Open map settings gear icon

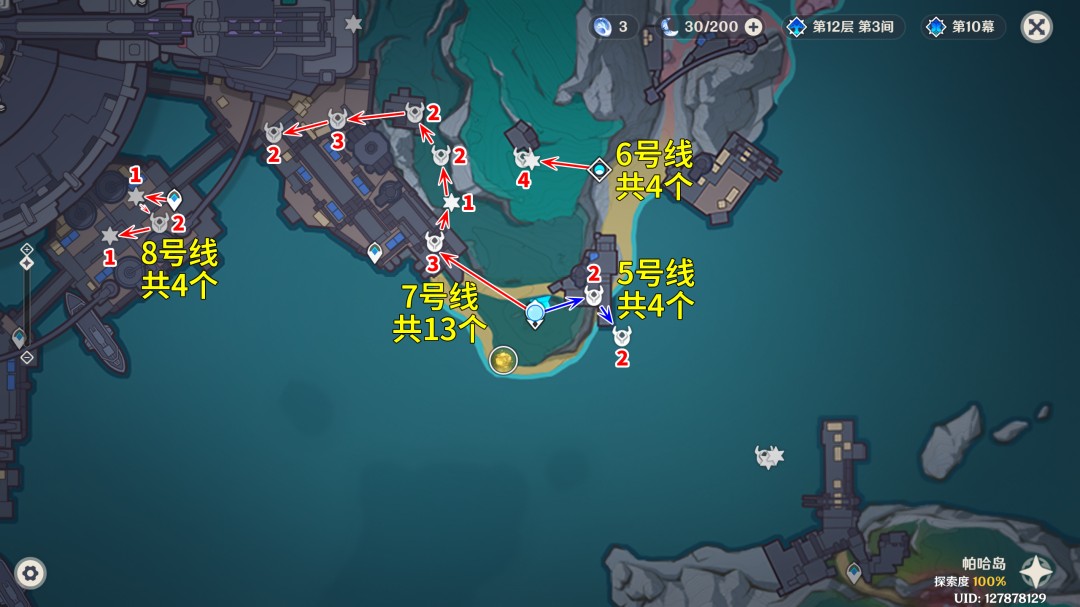(30, 573)
